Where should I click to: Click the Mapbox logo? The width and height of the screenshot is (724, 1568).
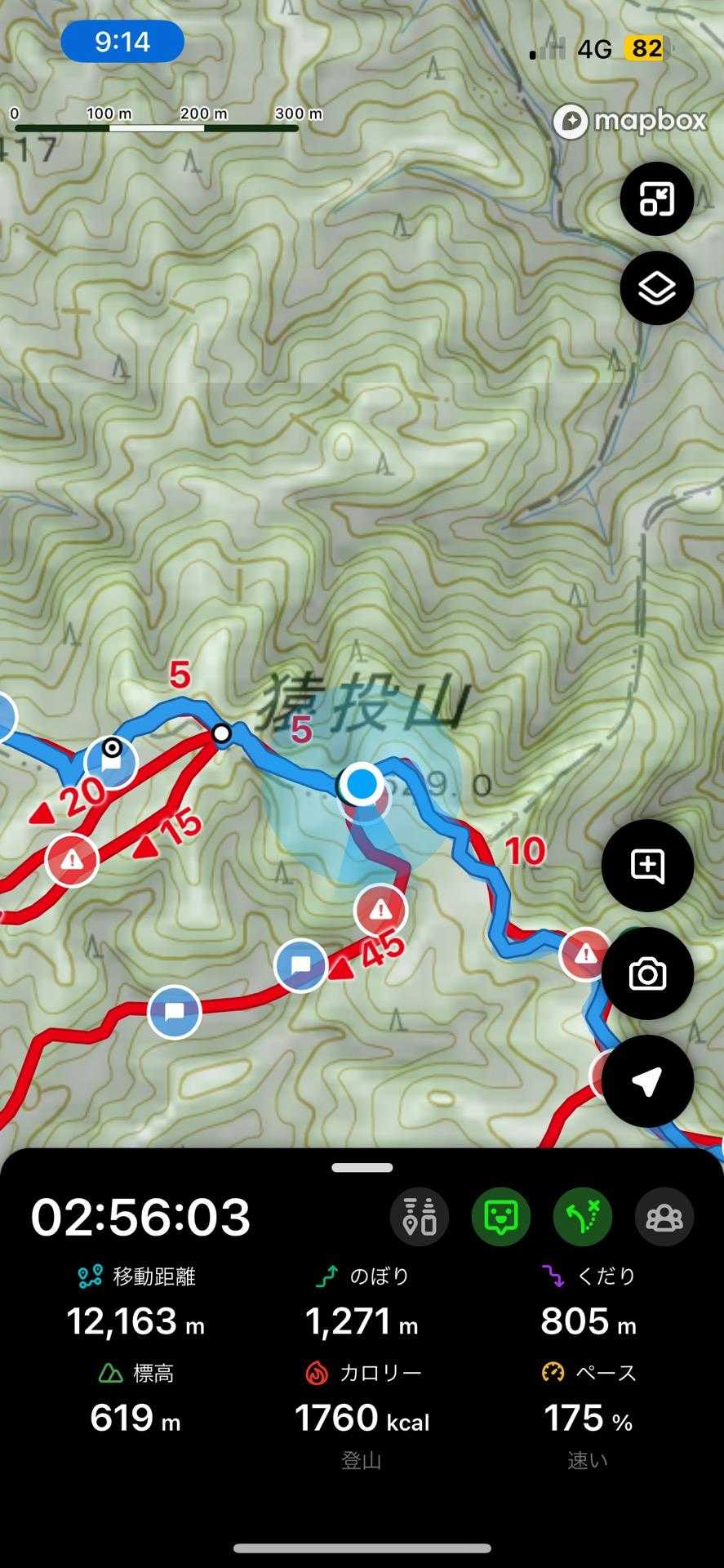(x=629, y=122)
